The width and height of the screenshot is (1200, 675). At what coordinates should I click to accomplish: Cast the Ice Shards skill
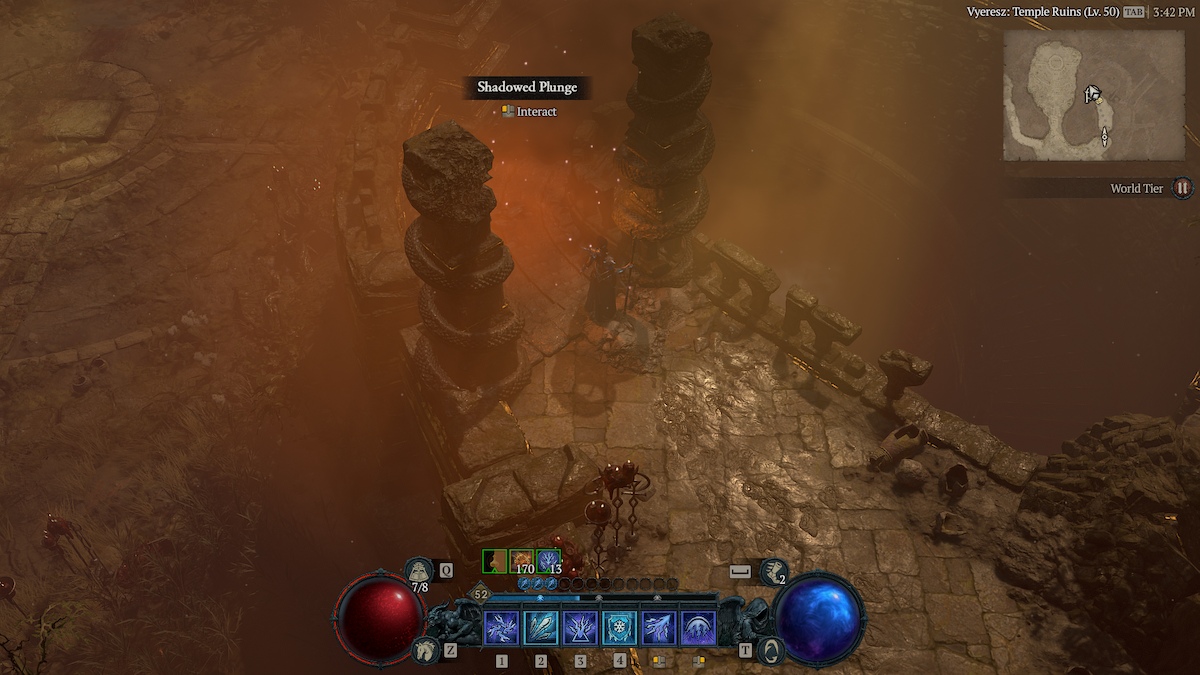[541, 627]
